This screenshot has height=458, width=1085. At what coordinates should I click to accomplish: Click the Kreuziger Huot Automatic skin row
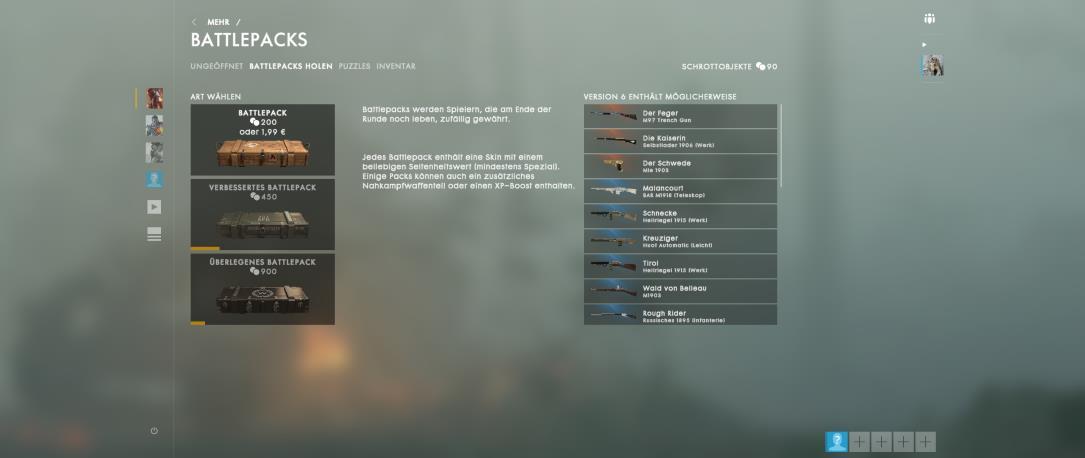click(680, 241)
